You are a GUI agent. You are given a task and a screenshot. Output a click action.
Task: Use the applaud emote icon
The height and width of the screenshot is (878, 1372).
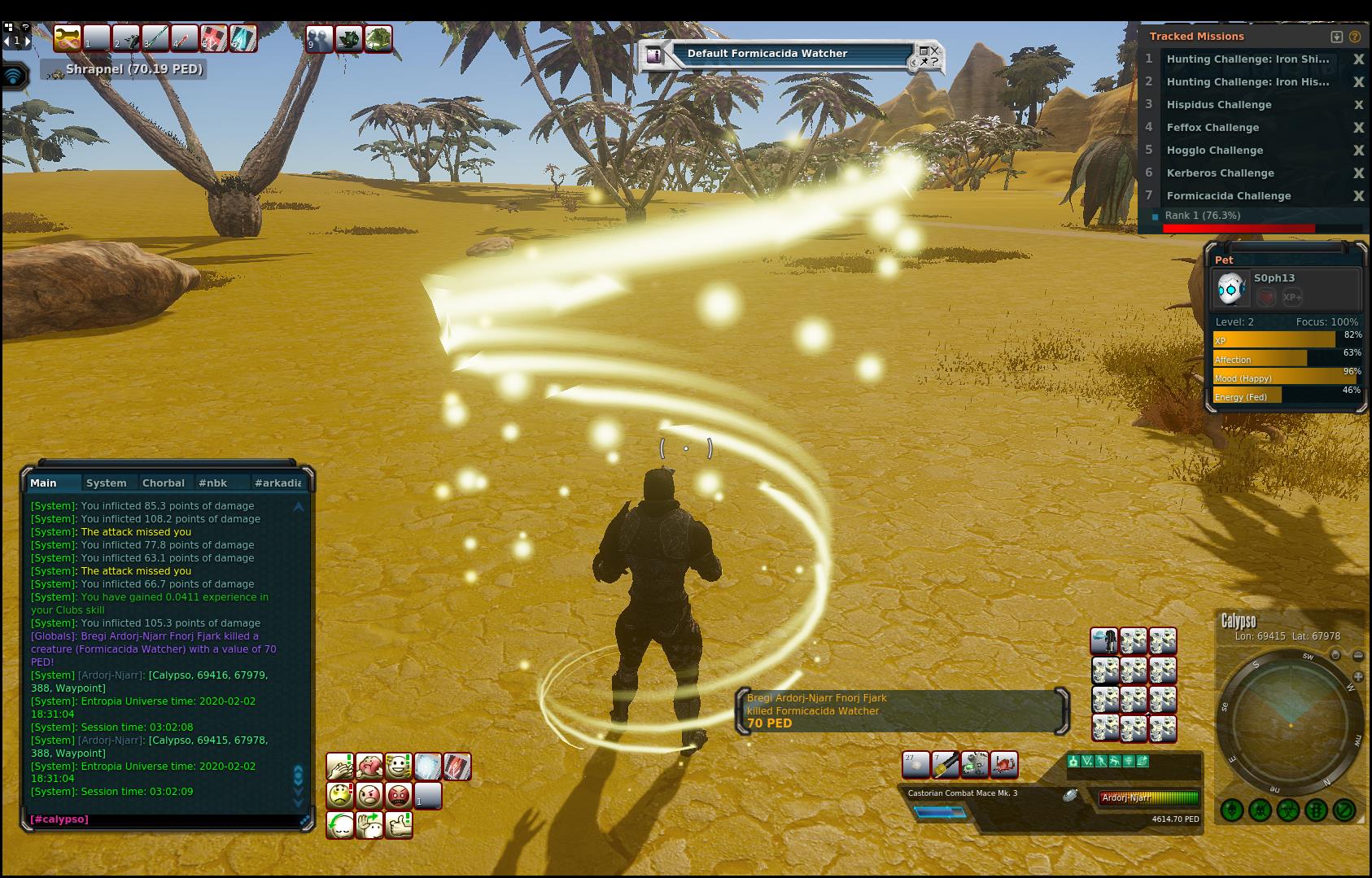(x=340, y=766)
